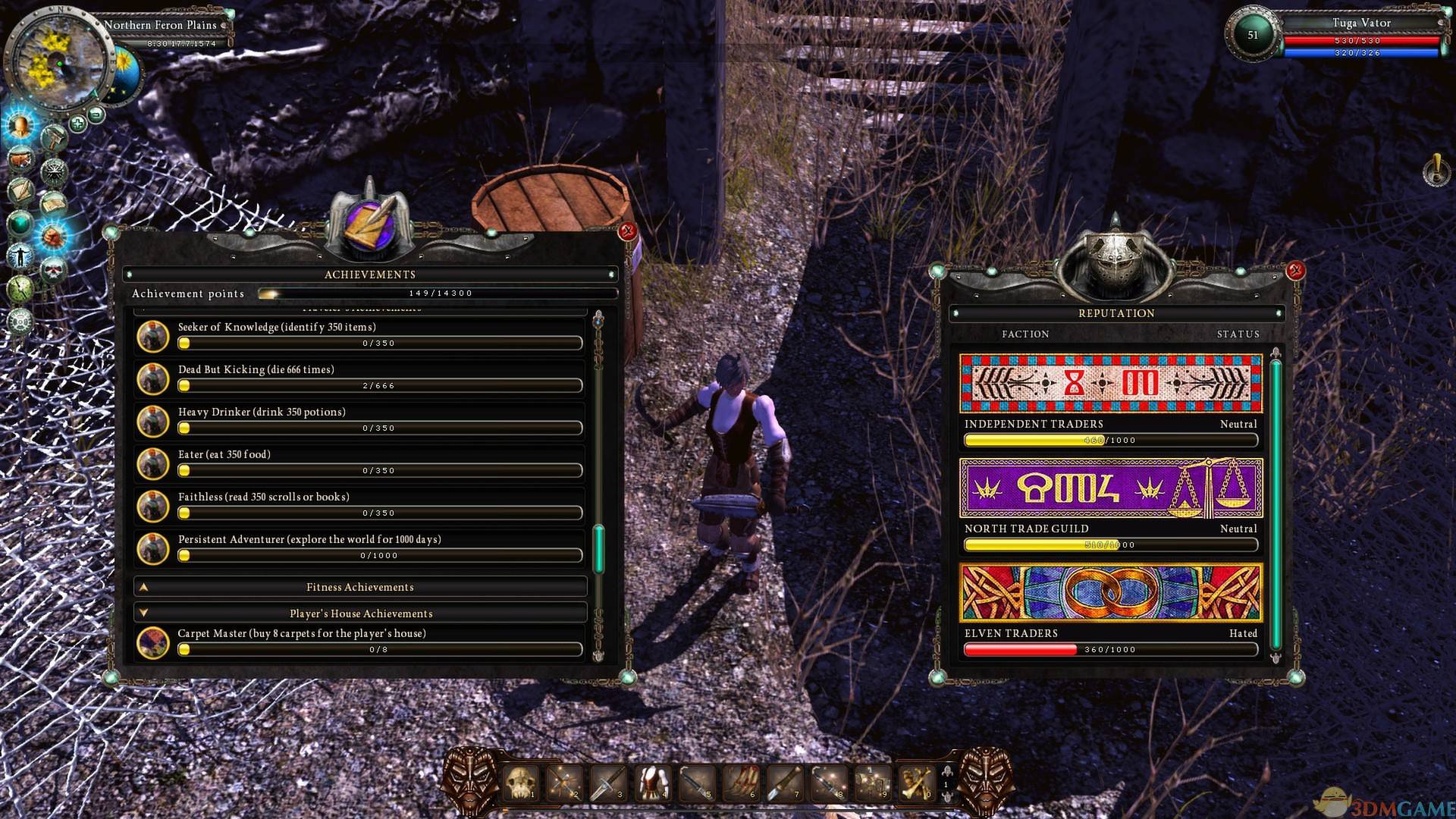Expand the Fitness Achievements section

[x=360, y=587]
